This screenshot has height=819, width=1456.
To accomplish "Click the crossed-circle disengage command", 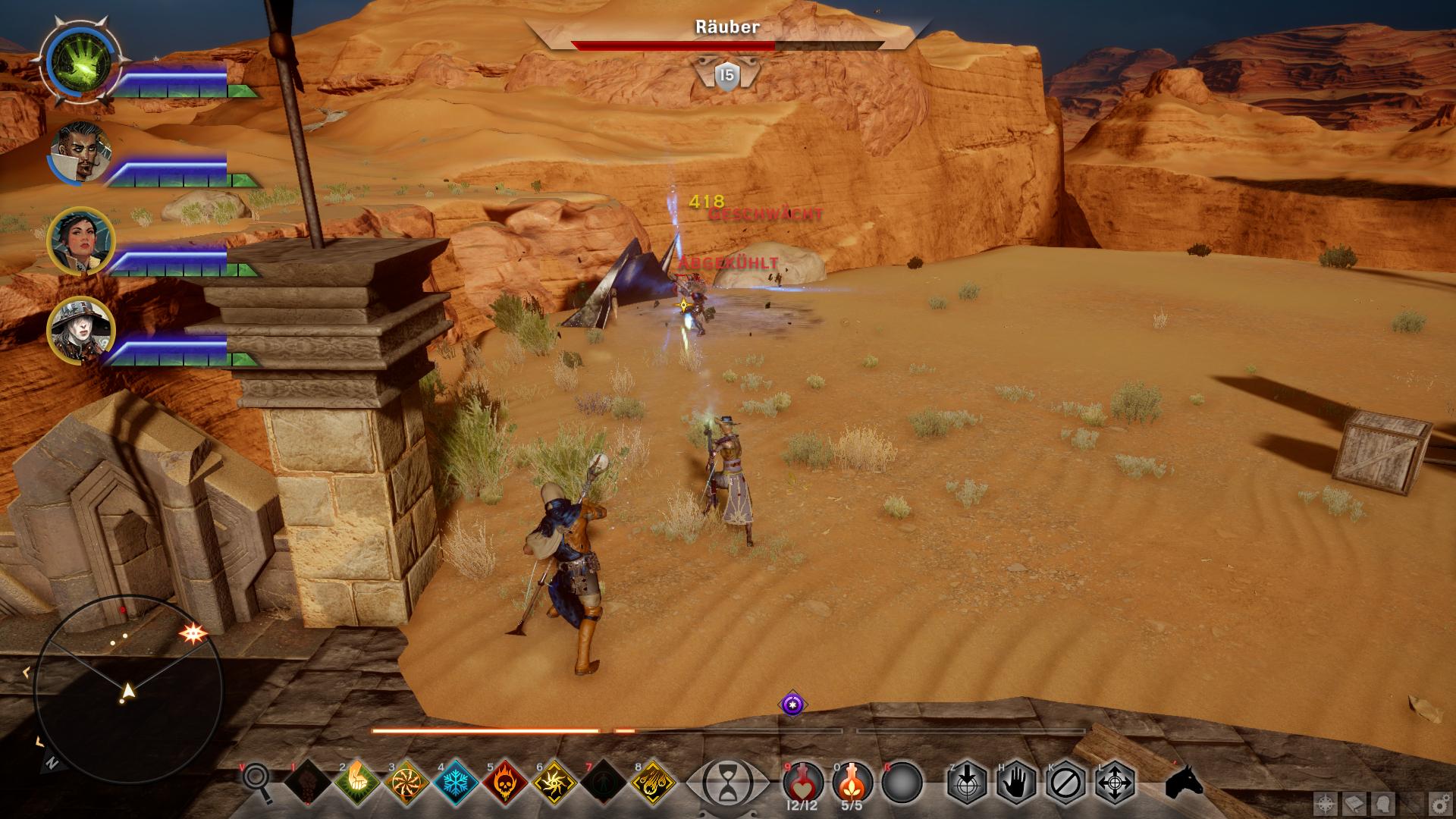I will tap(1065, 782).
